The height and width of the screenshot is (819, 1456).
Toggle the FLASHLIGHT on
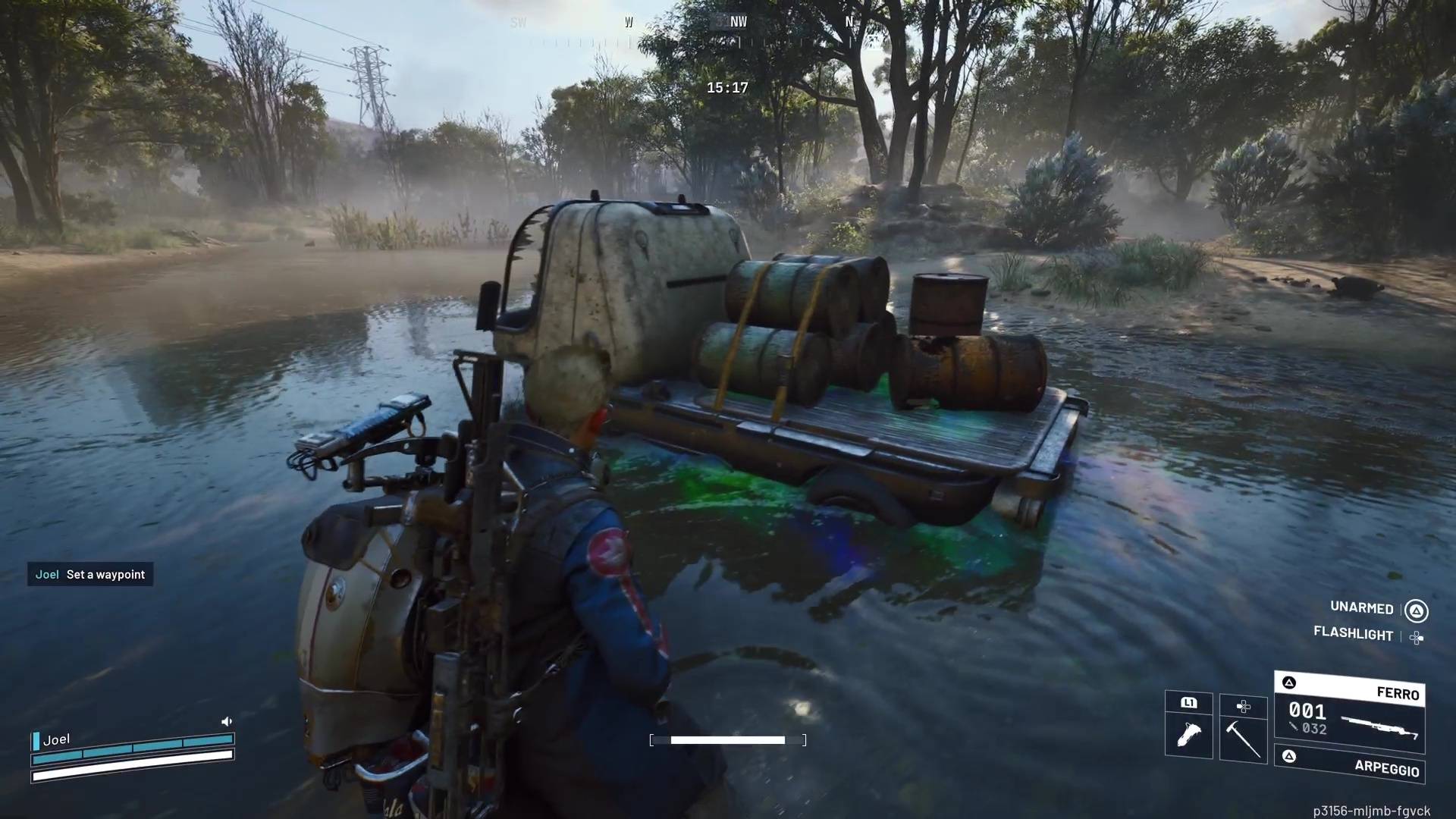pyautogui.click(x=1354, y=634)
